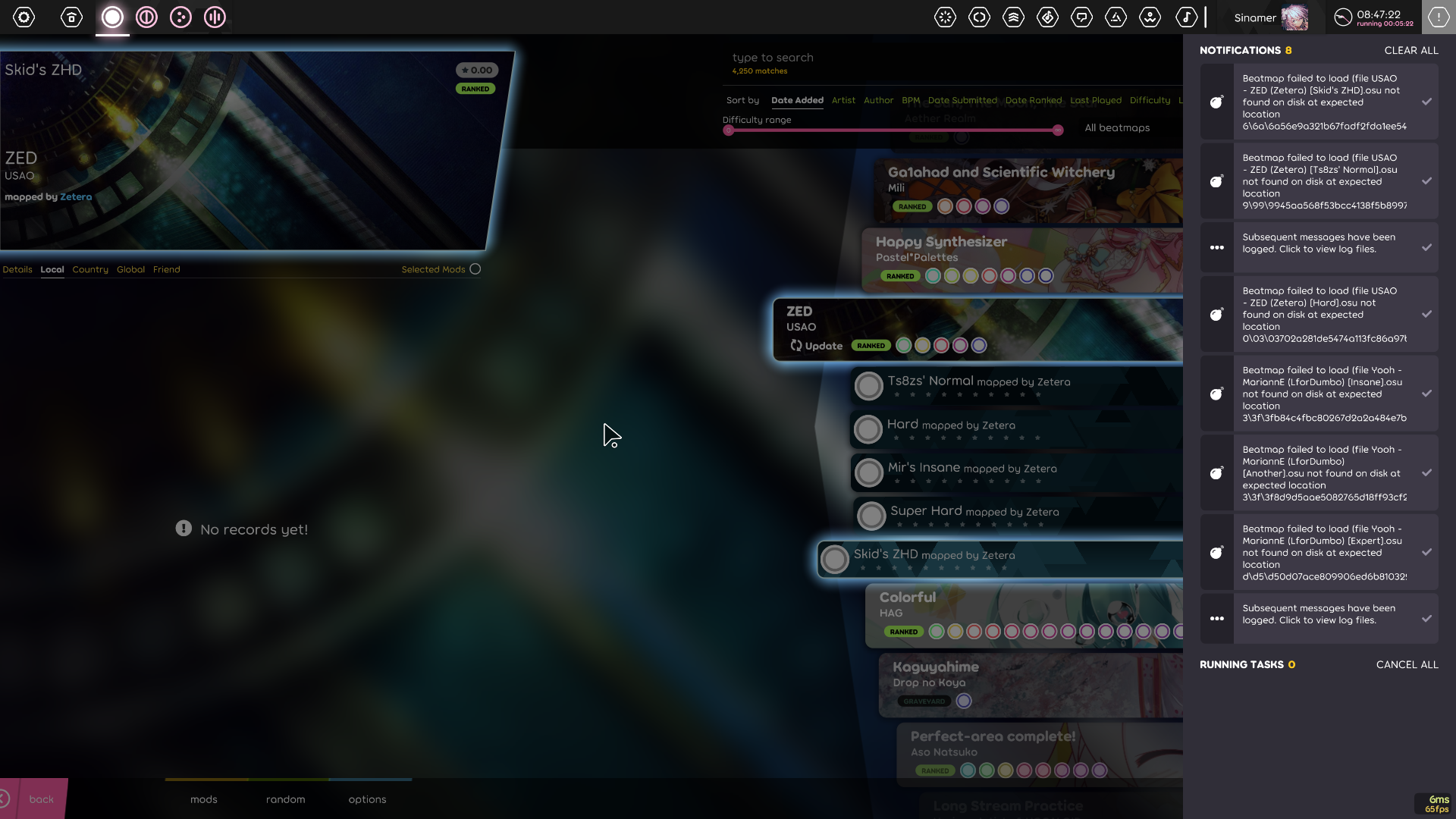1456x819 pixels.
Task: Open the game settings overlay
Action: point(24,17)
